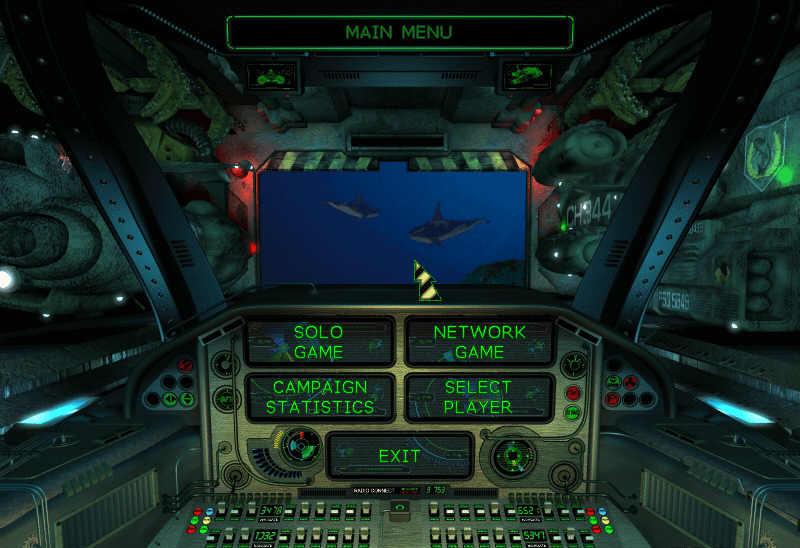The height and width of the screenshot is (548, 800).
Task: Start a Solo Game
Action: click(319, 342)
